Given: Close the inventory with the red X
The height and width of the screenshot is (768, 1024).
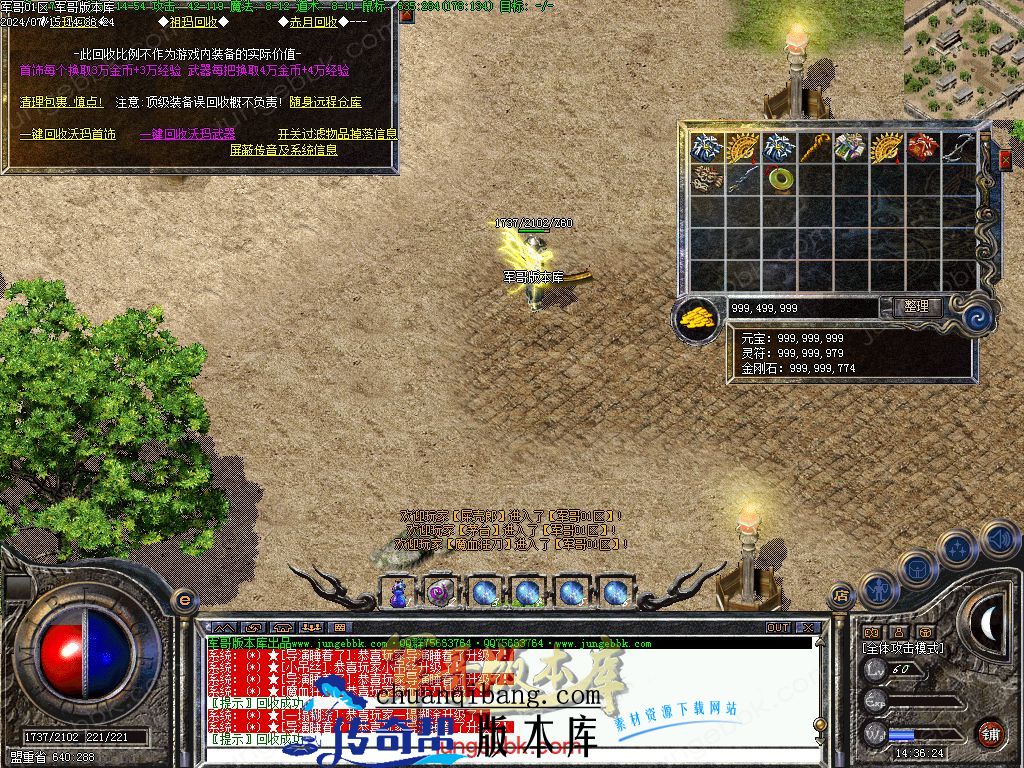Looking at the screenshot, I should pyautogui.click(x=1005, y=159).
